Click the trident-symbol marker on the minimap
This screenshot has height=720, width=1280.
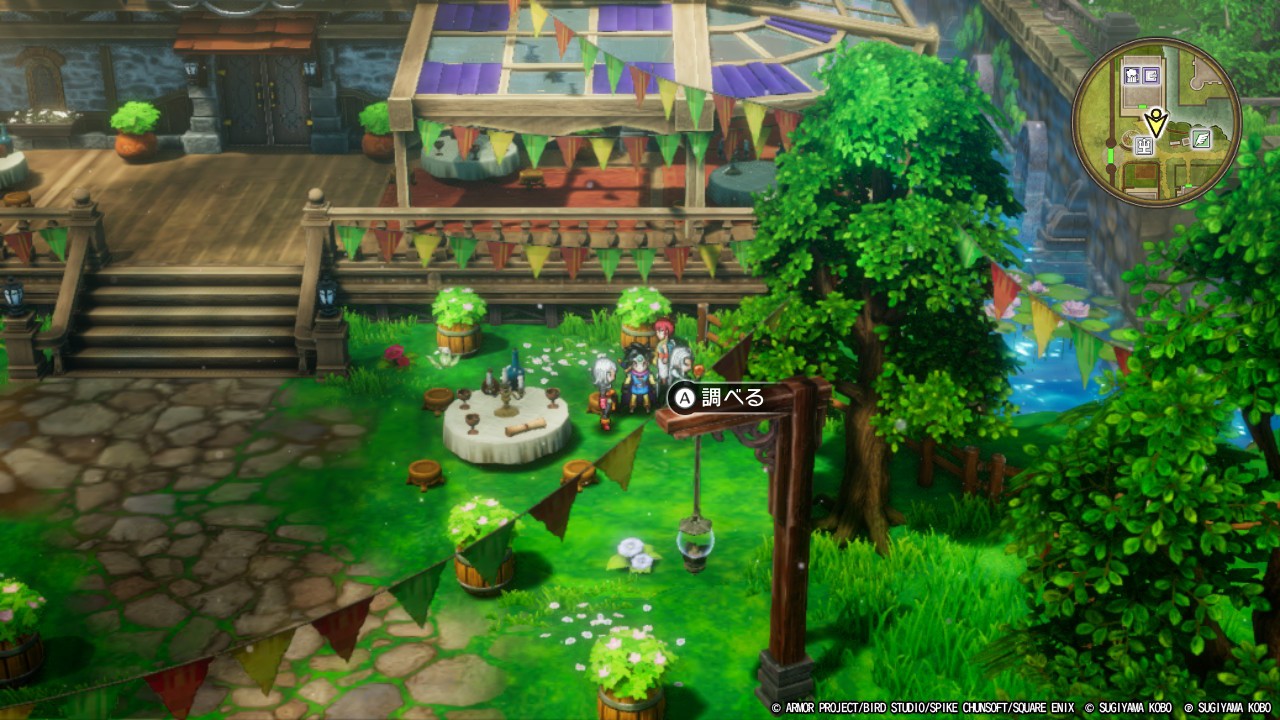point(1144,146)
